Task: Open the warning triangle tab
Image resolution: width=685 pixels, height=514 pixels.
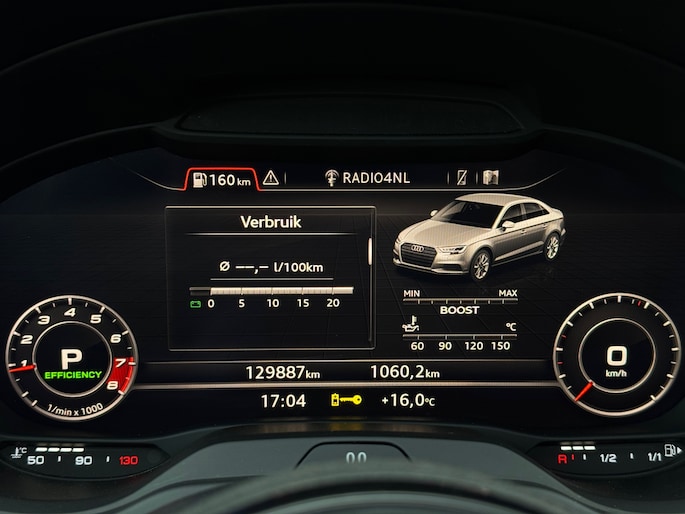Action: pos(270,179)
